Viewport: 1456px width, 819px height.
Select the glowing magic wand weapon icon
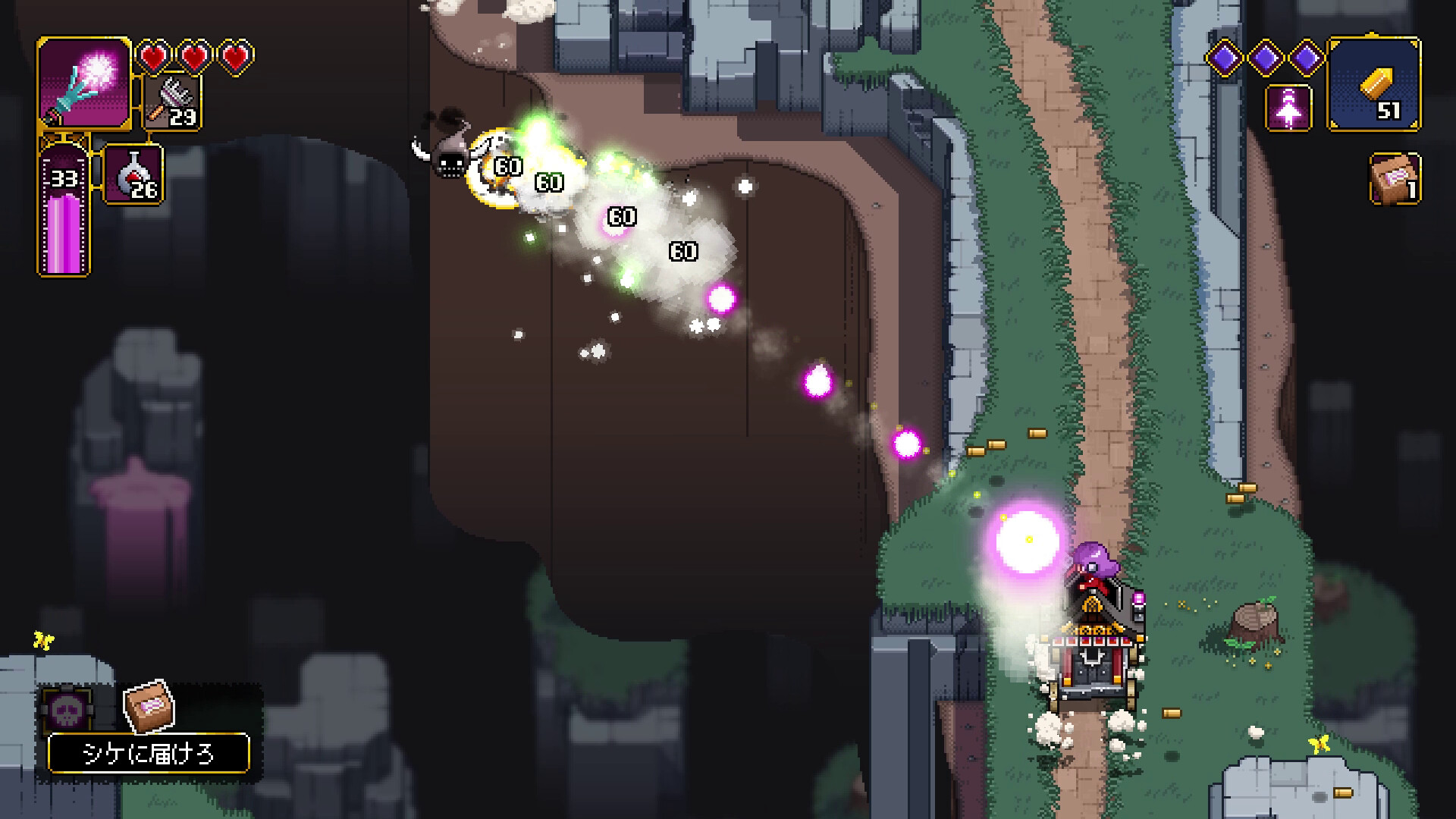point(83,85)
